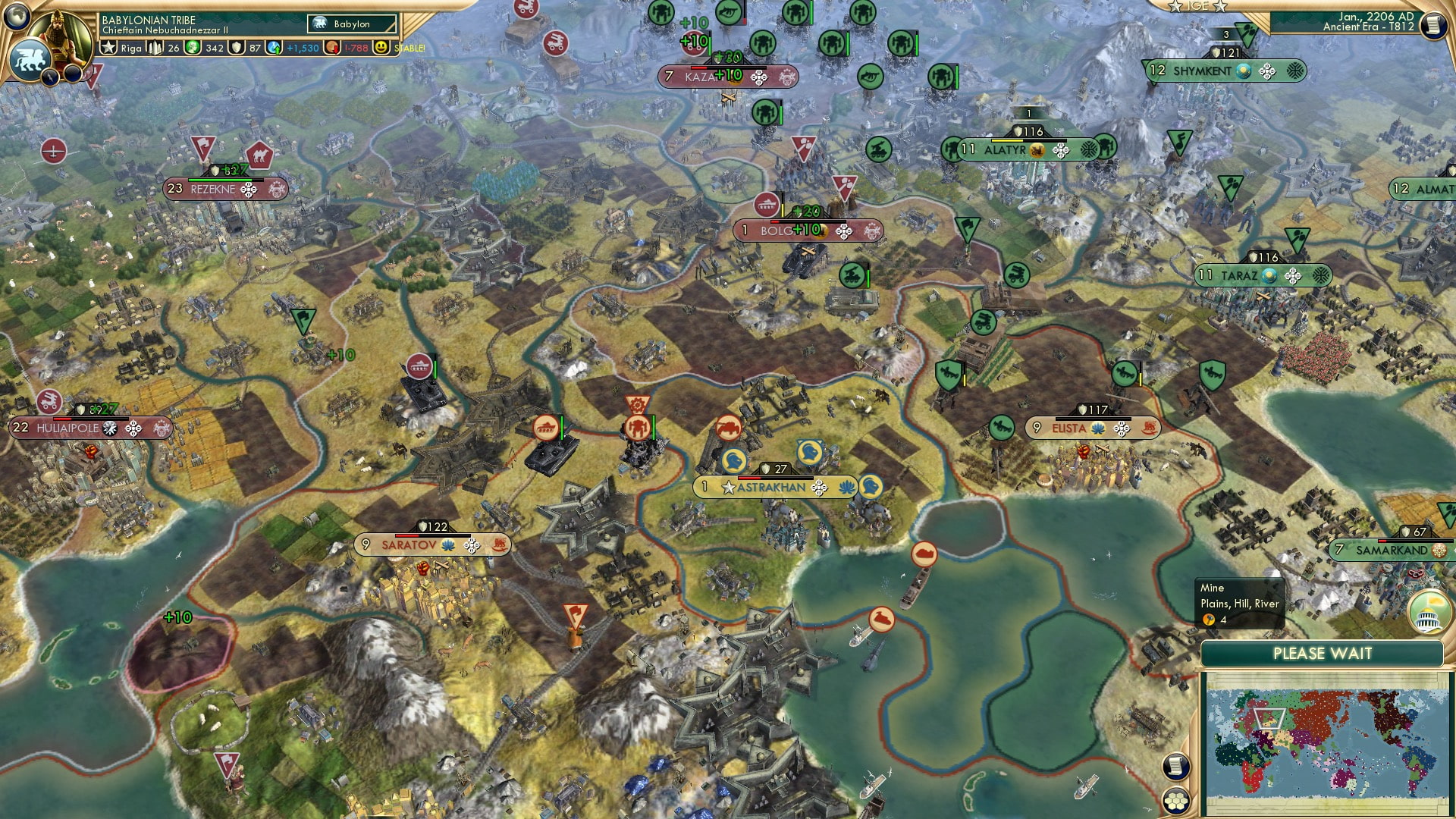This screenshot has width=1456, height=819.
Task: Click the blue globe icon showing +1,530
Action: 274,49
